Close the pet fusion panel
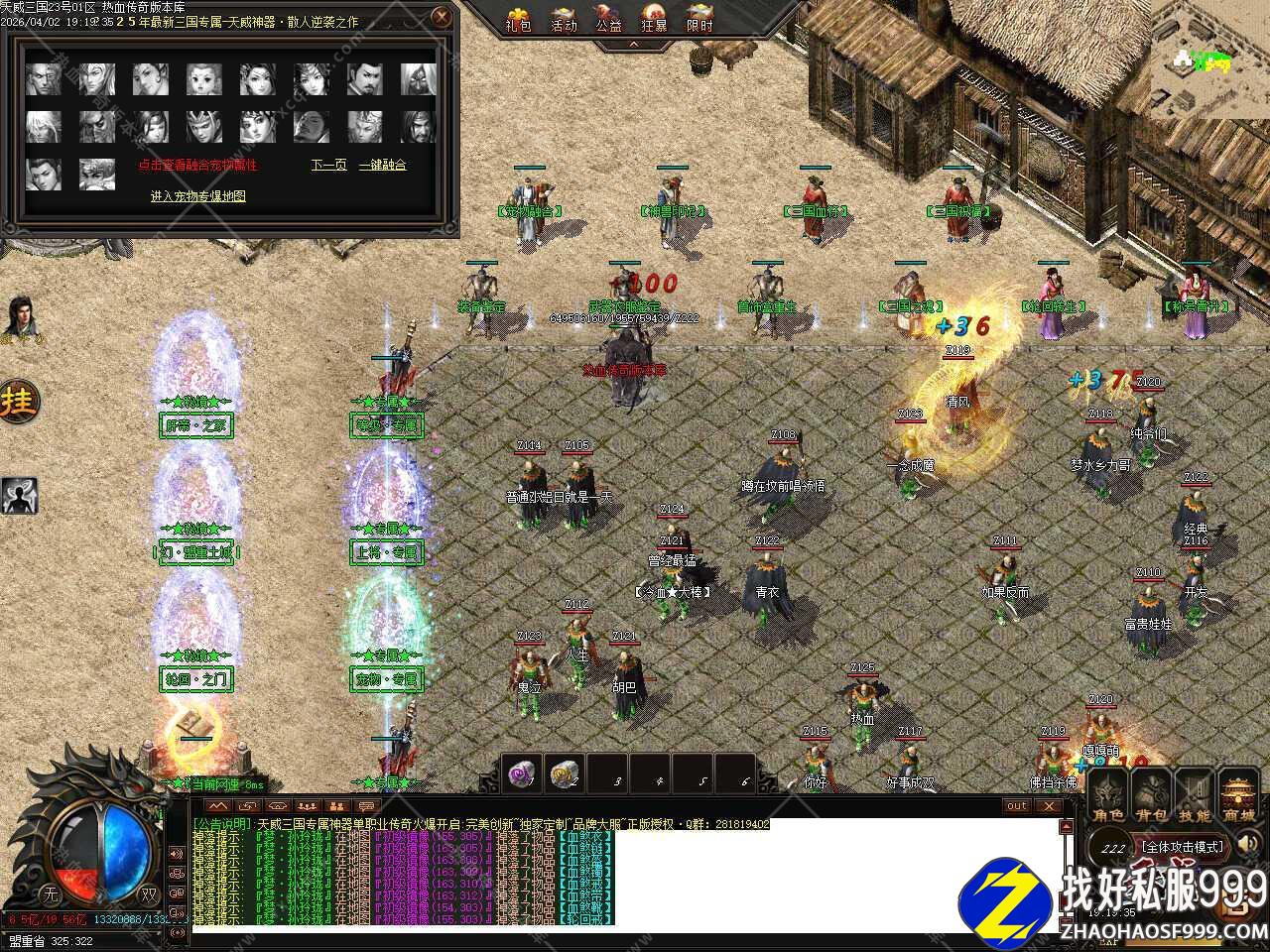The image size is (1270, 952). (443, 17)
